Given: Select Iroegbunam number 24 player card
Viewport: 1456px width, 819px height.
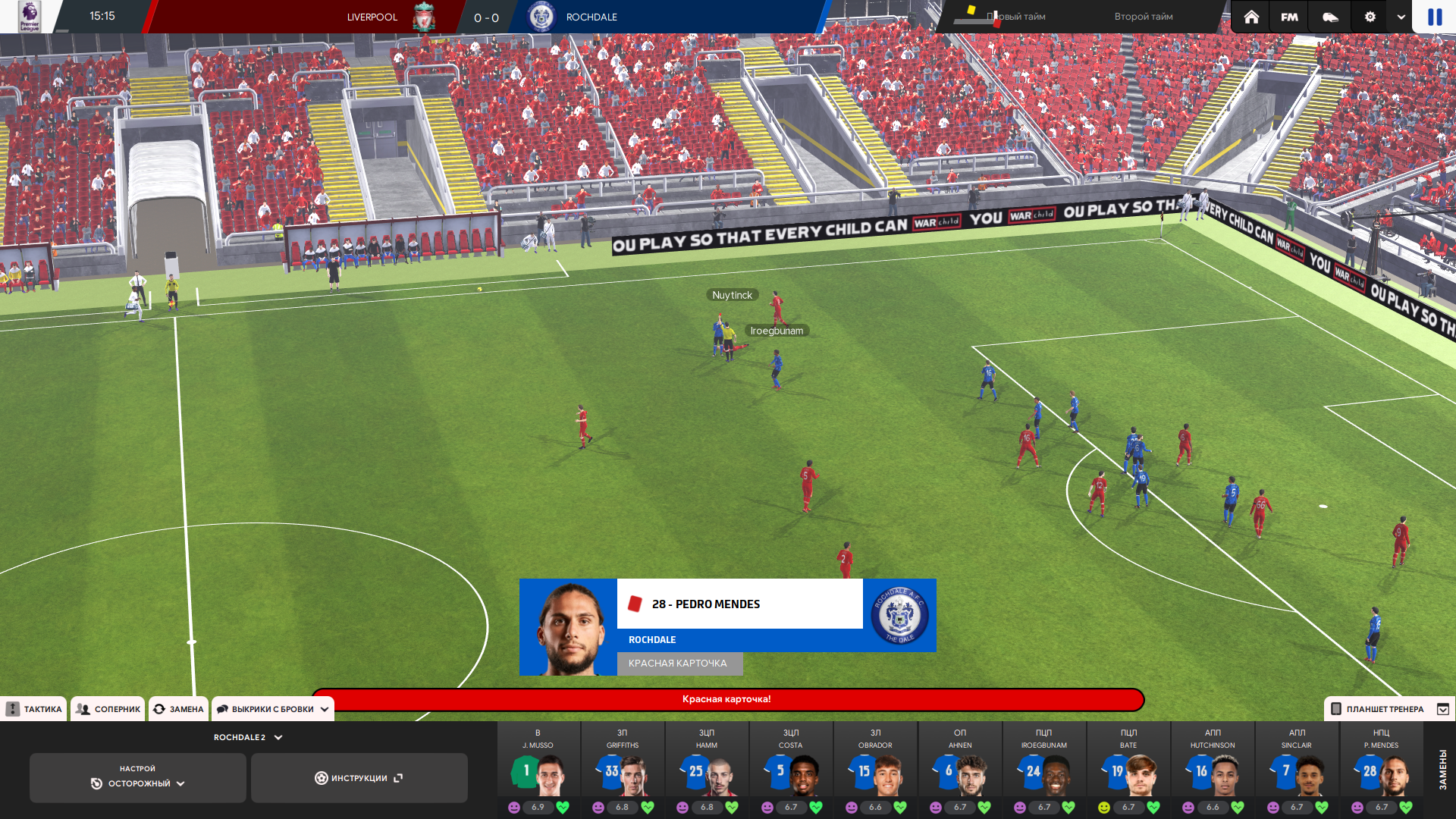Looking at the screenshot, I should coord(1044,770).
